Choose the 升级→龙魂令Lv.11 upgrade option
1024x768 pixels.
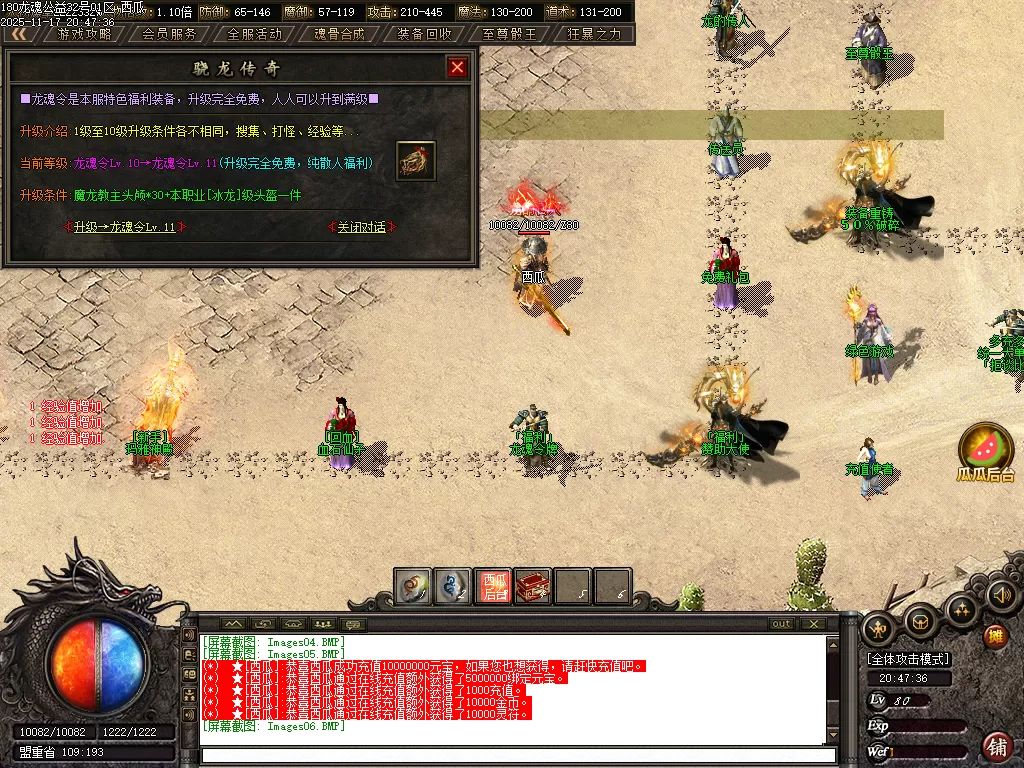point(124,227)
